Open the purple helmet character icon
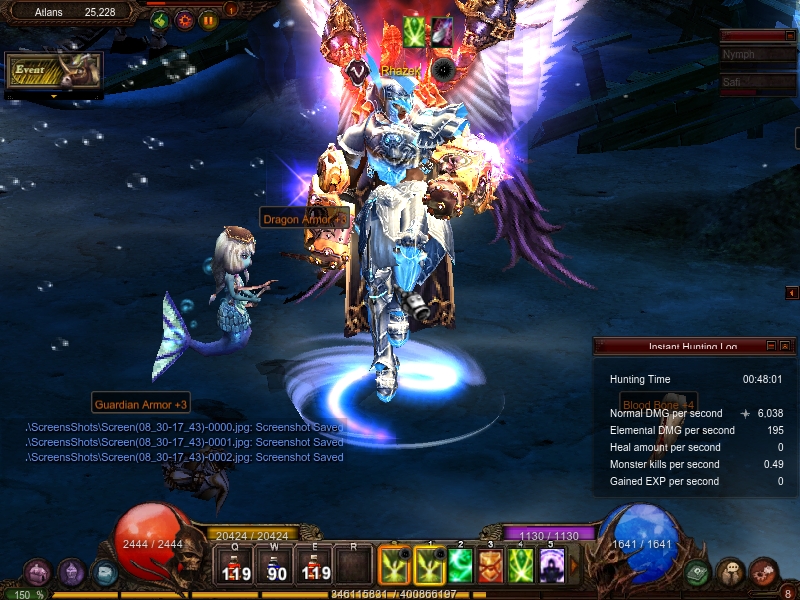 (71, 573)
